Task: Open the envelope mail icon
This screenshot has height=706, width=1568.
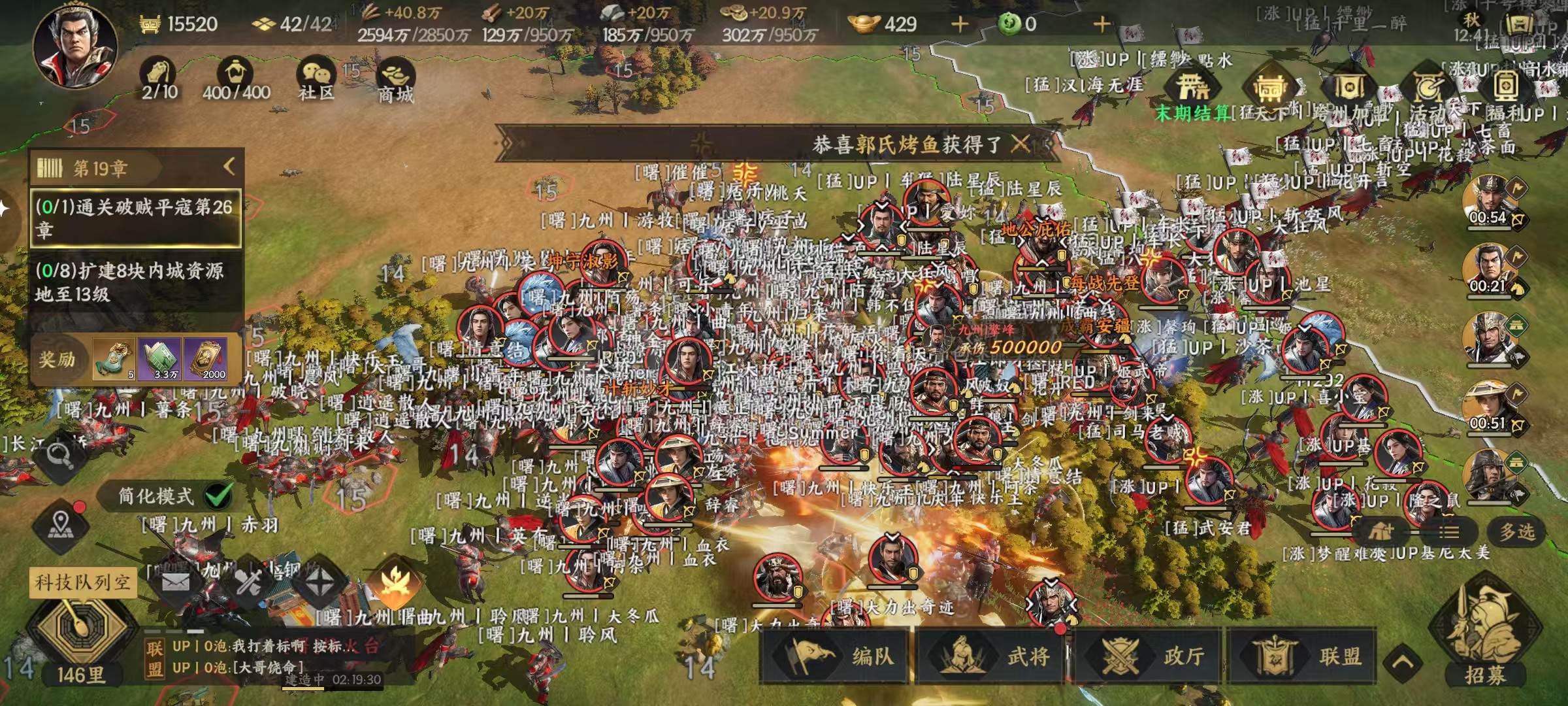Action: click(x=175, y=580)
